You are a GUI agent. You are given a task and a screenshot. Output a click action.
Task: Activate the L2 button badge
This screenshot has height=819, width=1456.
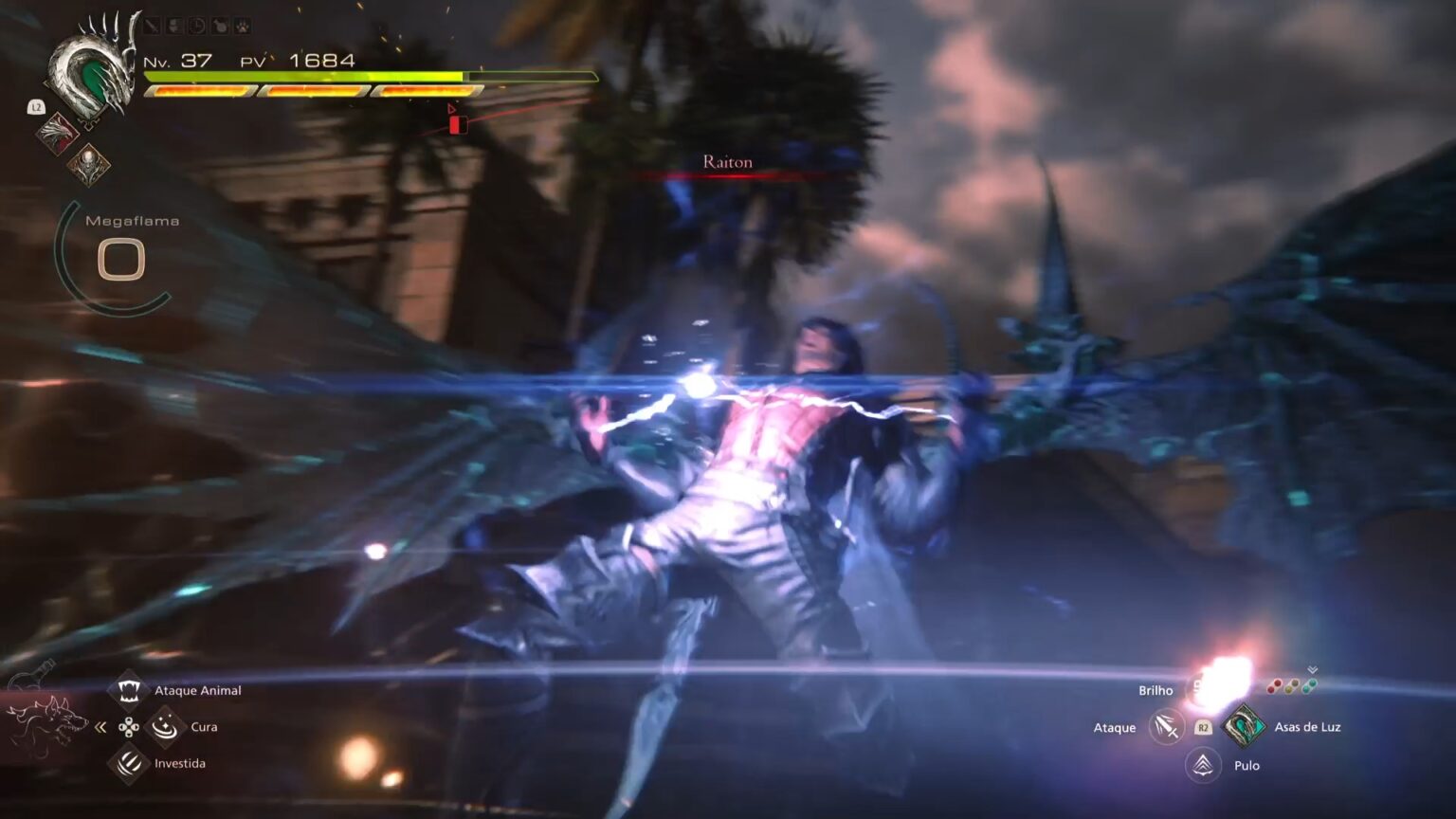tap(36, 107)
